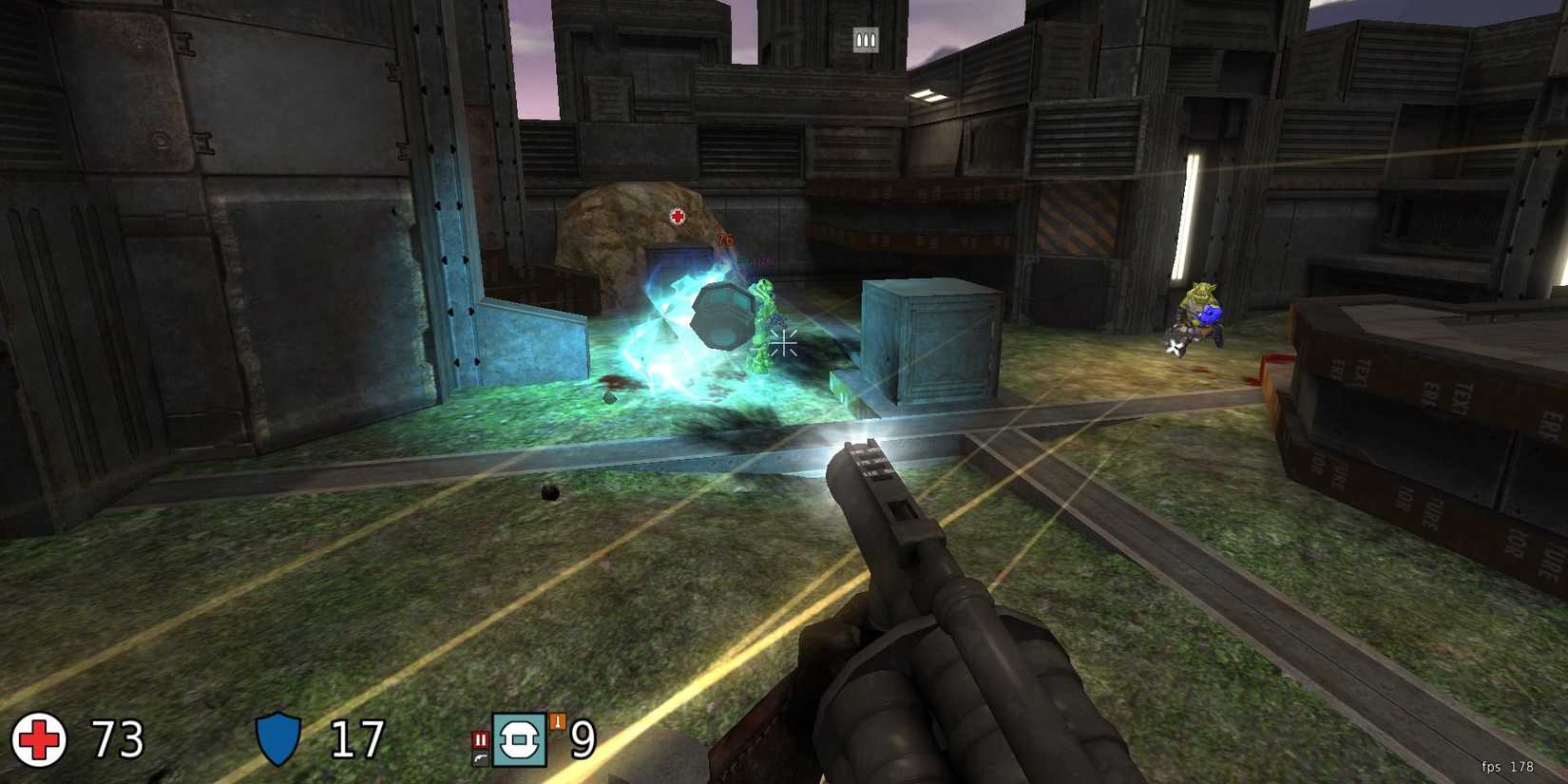1568x784 pixels.
Task: Click the health value 73
Action: (x=114, y=739)
